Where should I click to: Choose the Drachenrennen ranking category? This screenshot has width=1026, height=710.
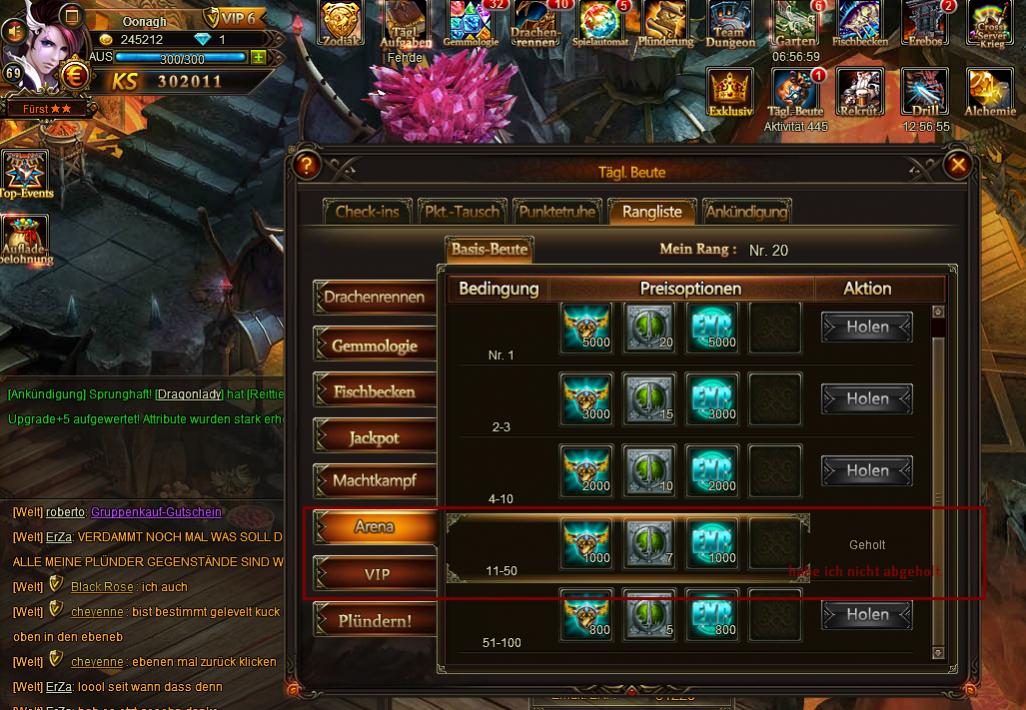click(x=374, y=297)
